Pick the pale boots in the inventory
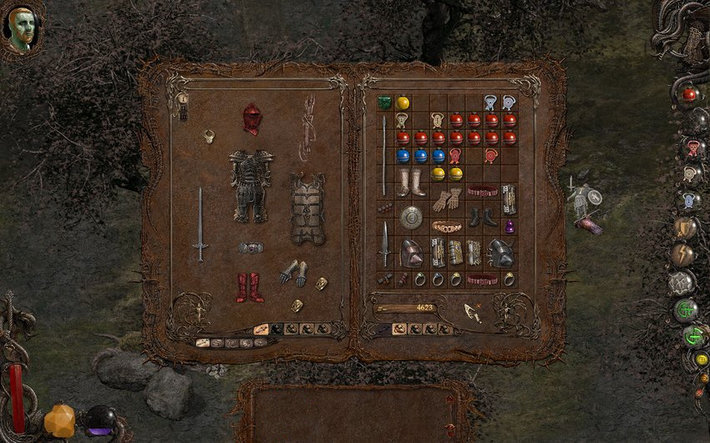This screenshot has width=710, height=443. [411, 182]
